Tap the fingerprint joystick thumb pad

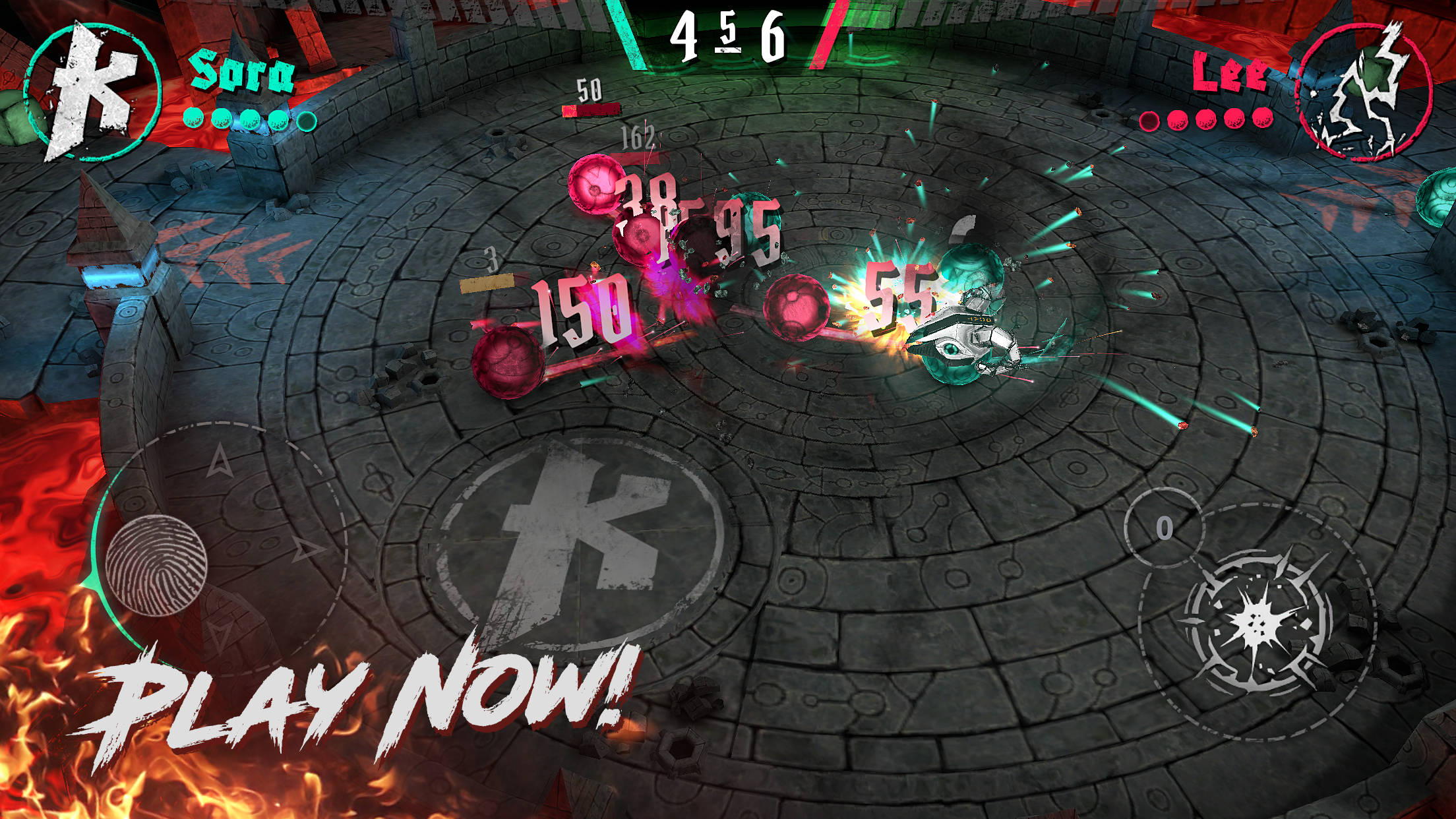pos(156,565)
